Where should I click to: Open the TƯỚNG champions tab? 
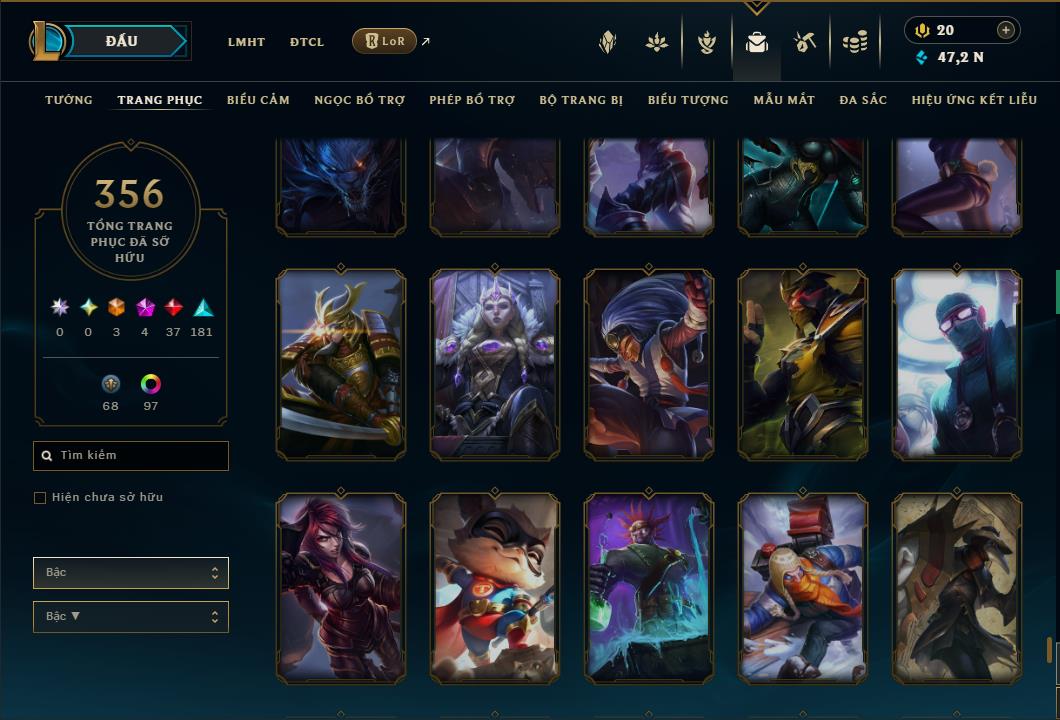pyautogui.click(x=69, y=100)
